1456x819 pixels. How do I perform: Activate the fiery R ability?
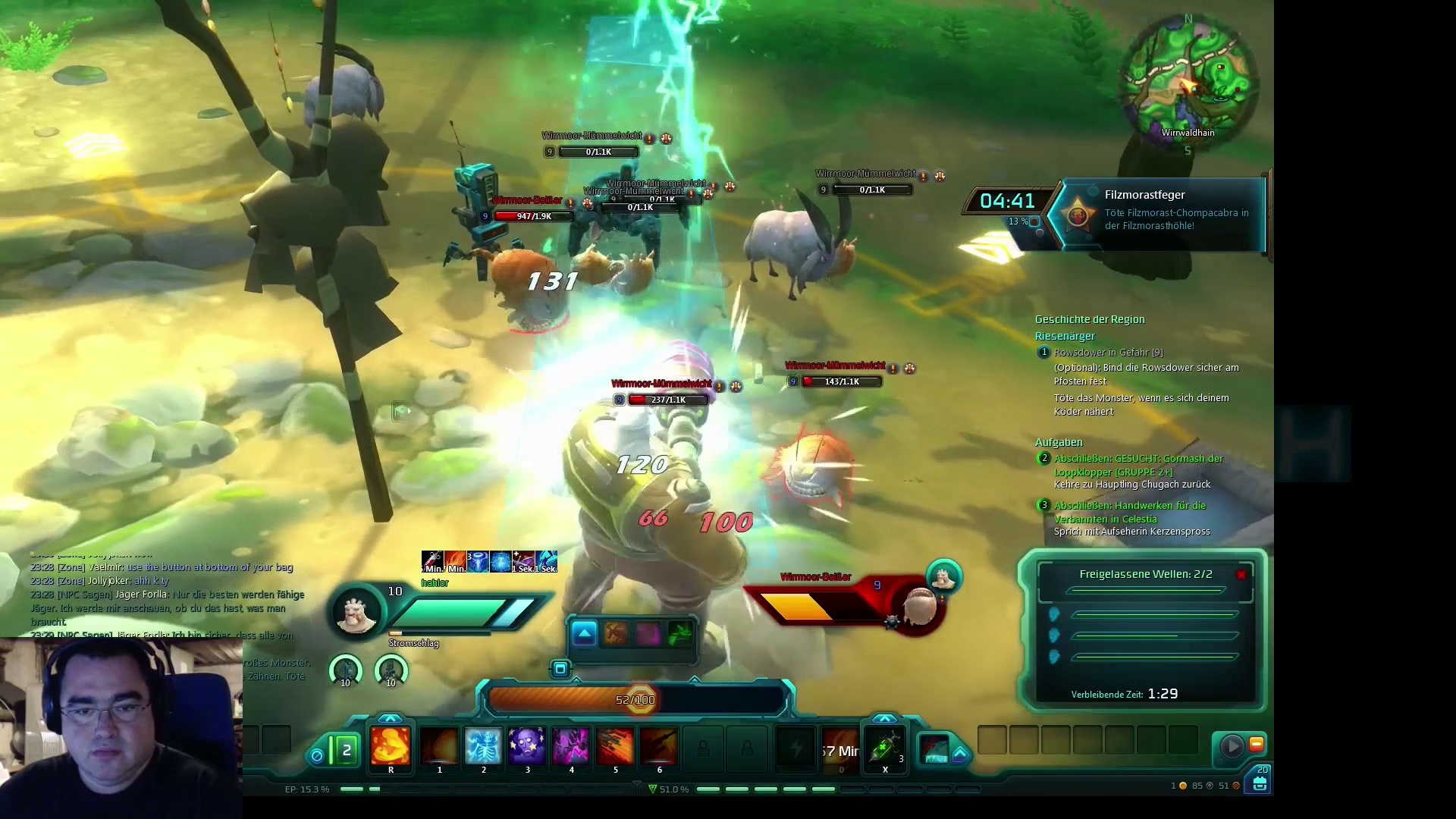[391, 746]
